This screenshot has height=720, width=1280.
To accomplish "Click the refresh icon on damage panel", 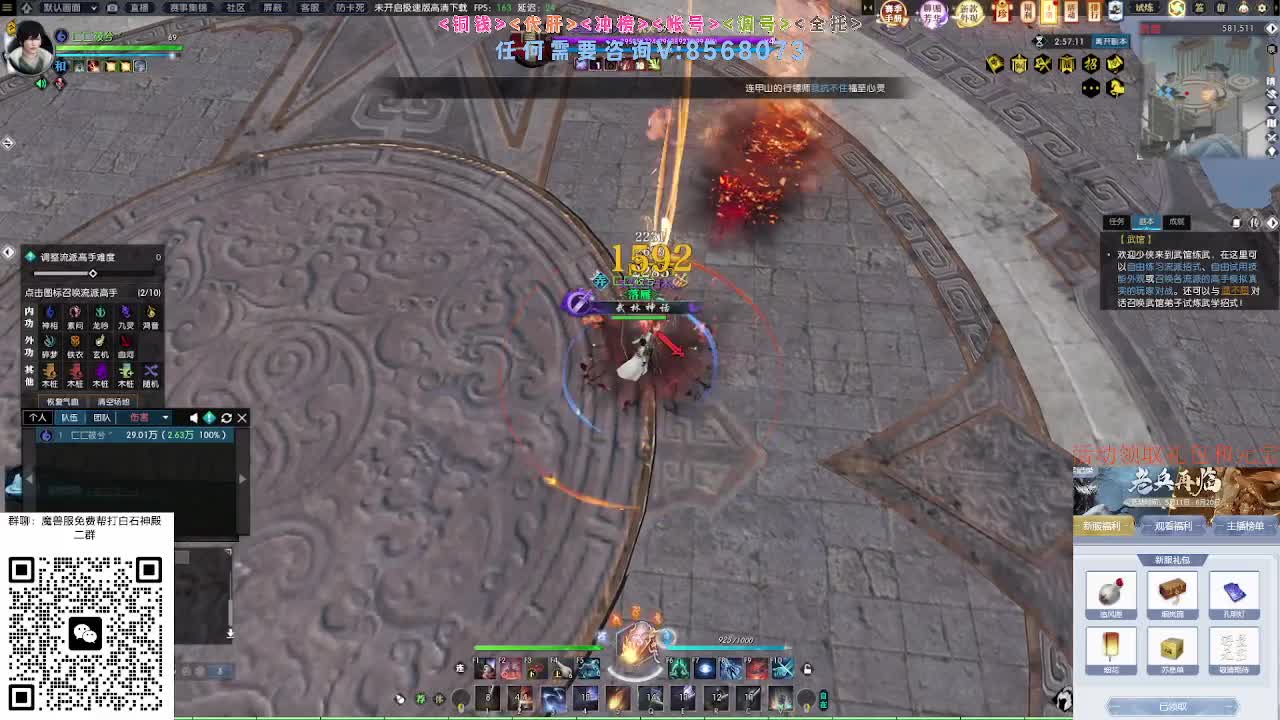I will point(226,418).
